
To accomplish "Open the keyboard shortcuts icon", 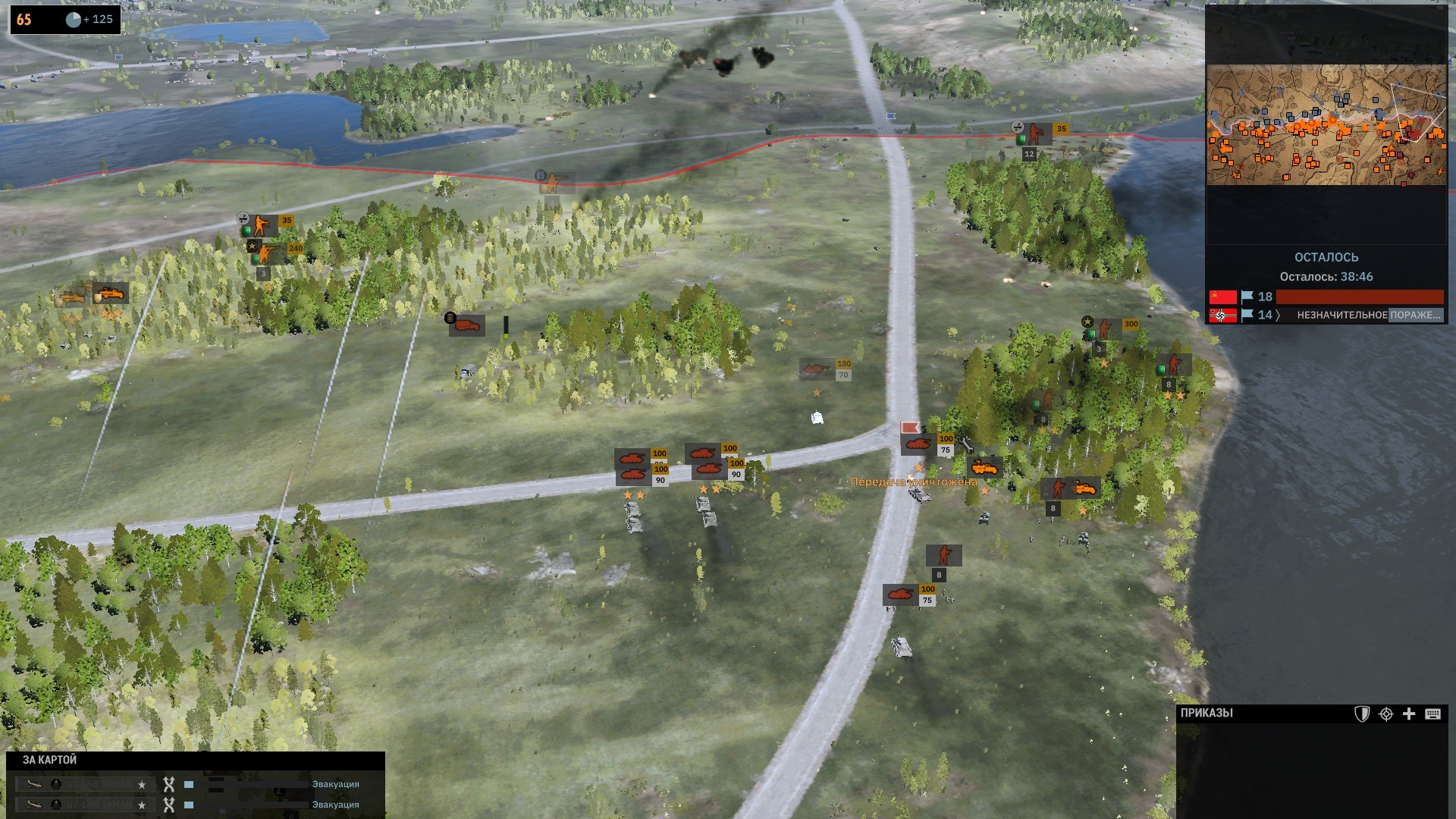I will click(x=1432, y=714).
